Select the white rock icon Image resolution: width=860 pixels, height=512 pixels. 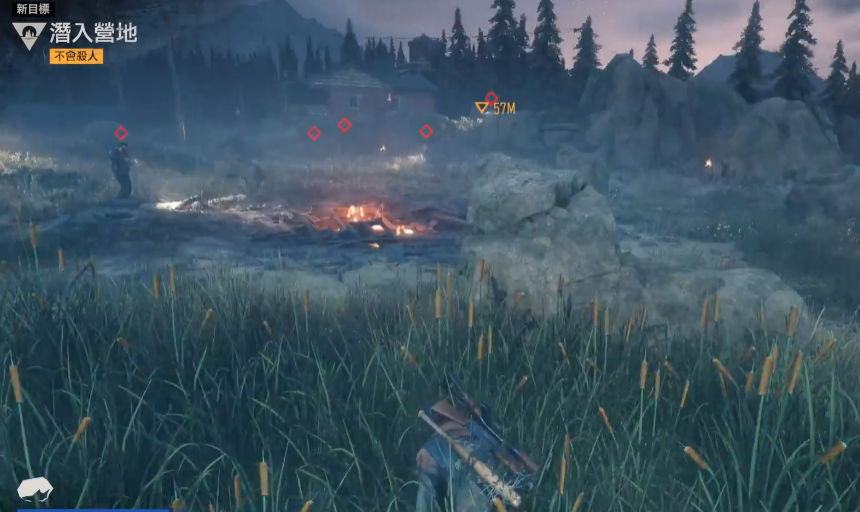(35, 488)
